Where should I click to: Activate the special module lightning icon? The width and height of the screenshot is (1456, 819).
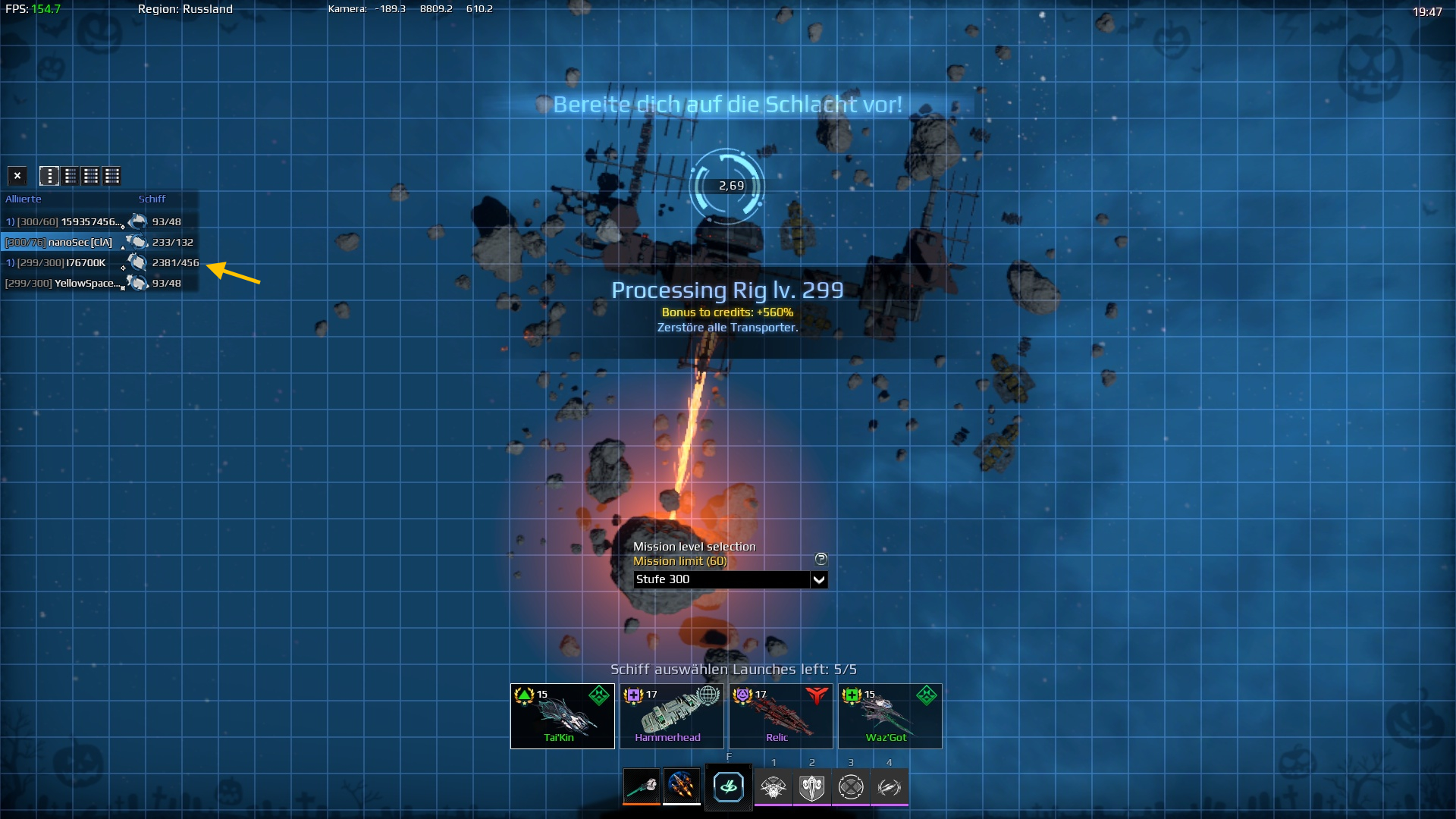click(728, 787)
